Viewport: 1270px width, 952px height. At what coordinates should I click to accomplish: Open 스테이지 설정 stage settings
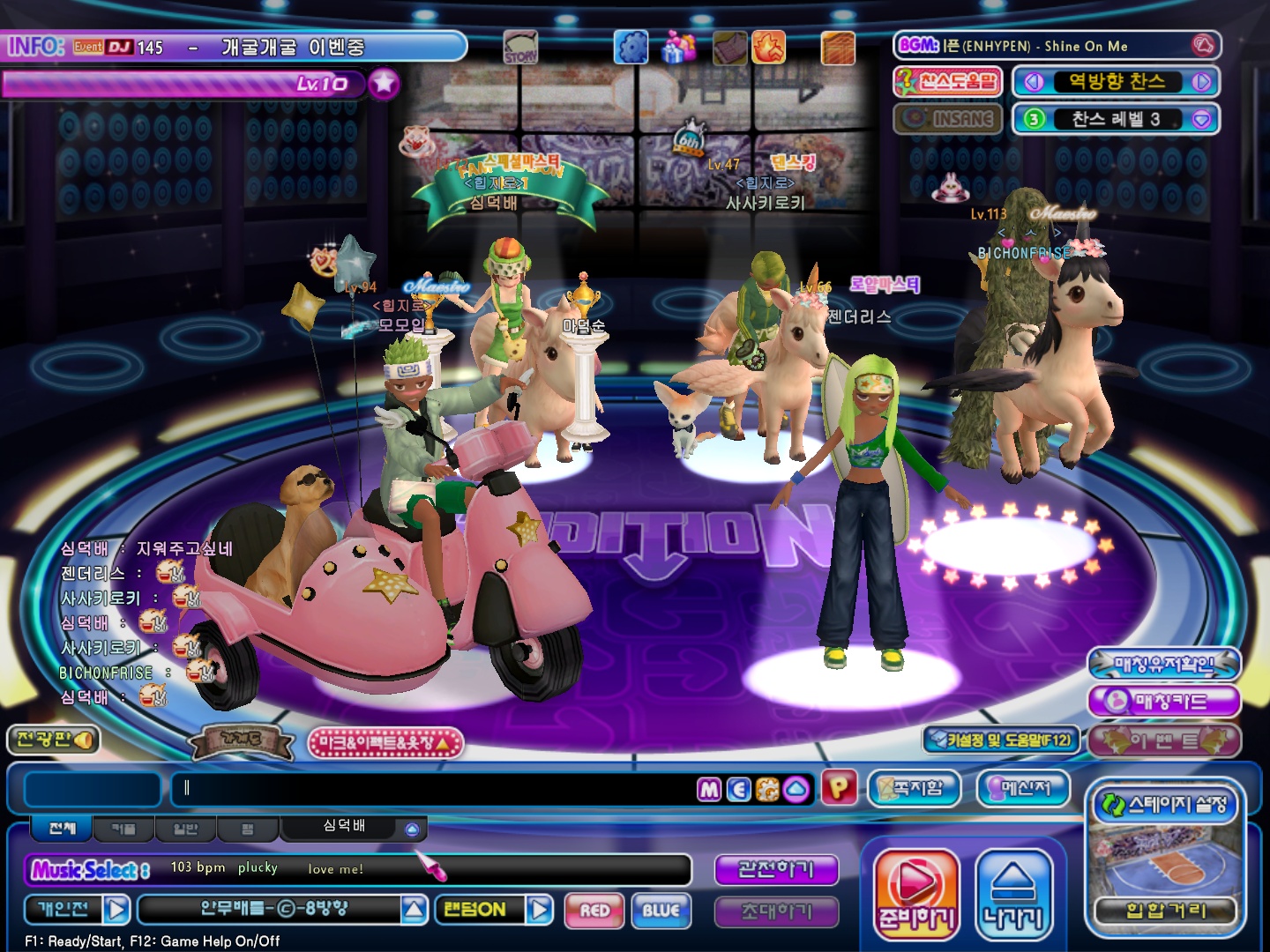[1165, 804]
